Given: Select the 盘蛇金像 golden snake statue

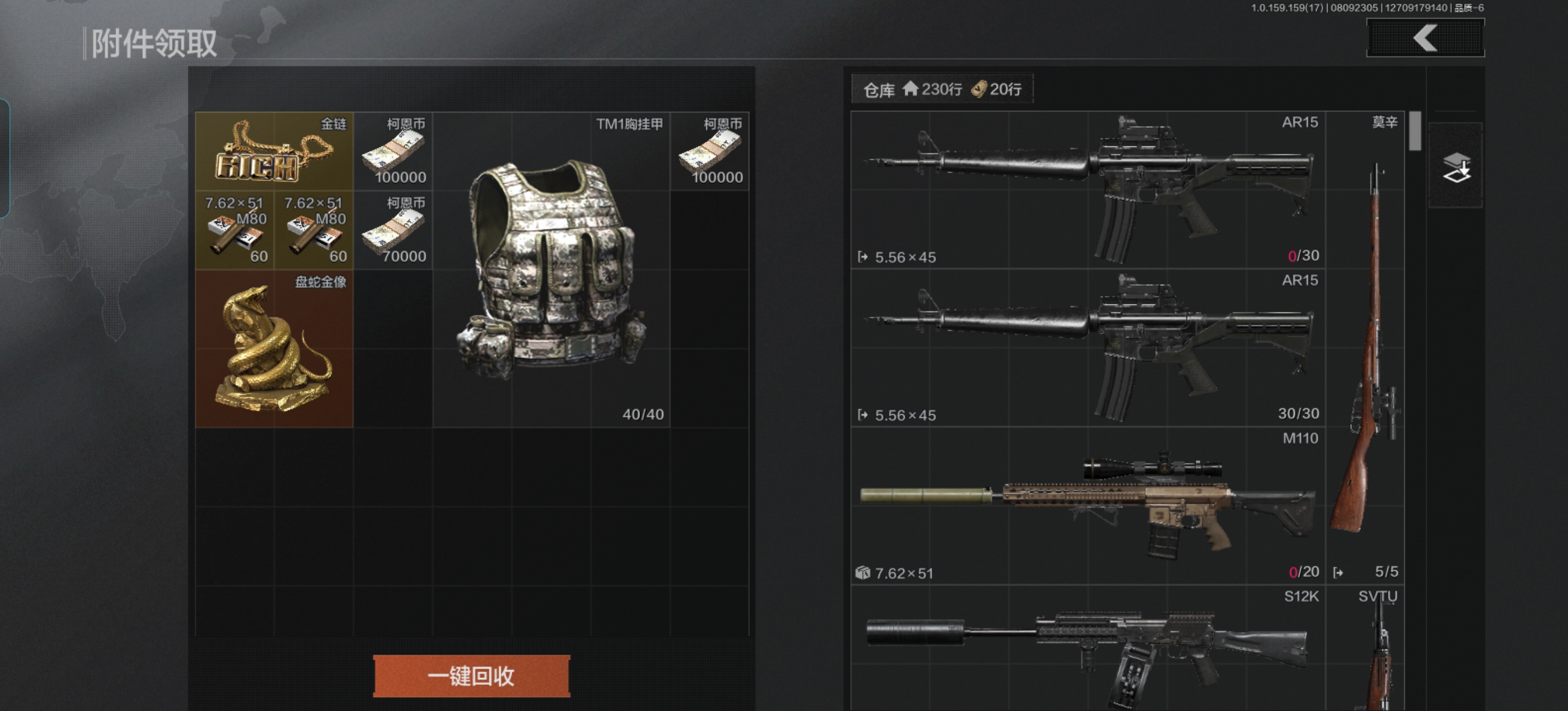Looking at the screenshot, I should pyautogui.click(x=274, y=349).
